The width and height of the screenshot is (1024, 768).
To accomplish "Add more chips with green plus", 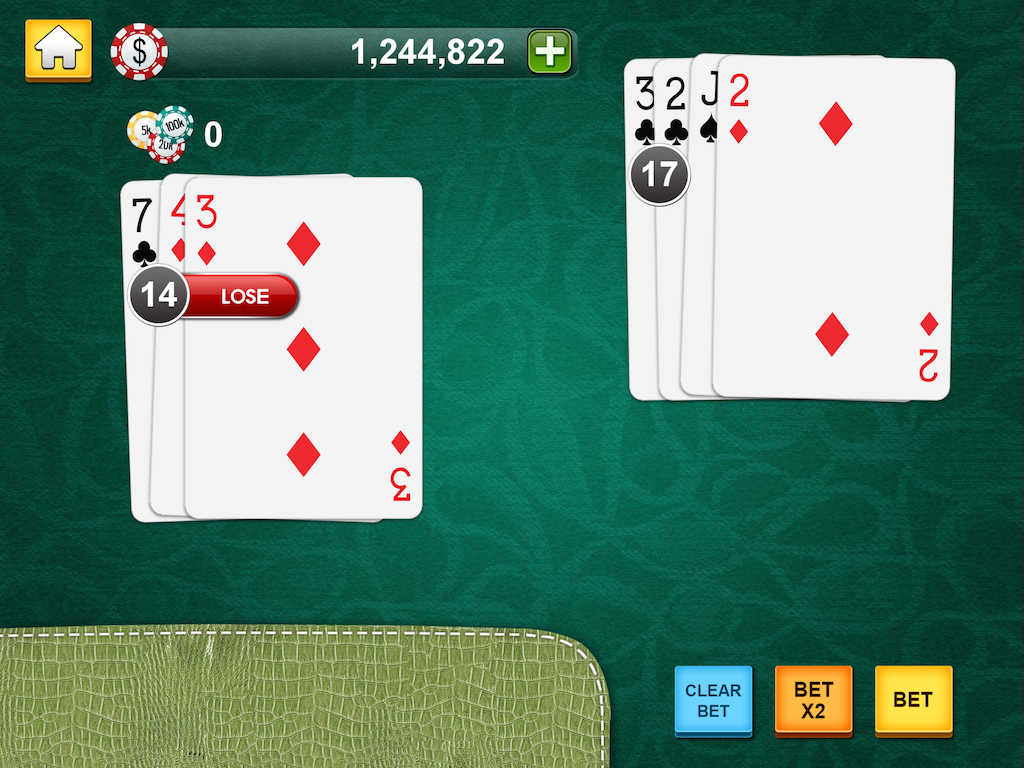I will pyautogui.click(x=549, y=51).
